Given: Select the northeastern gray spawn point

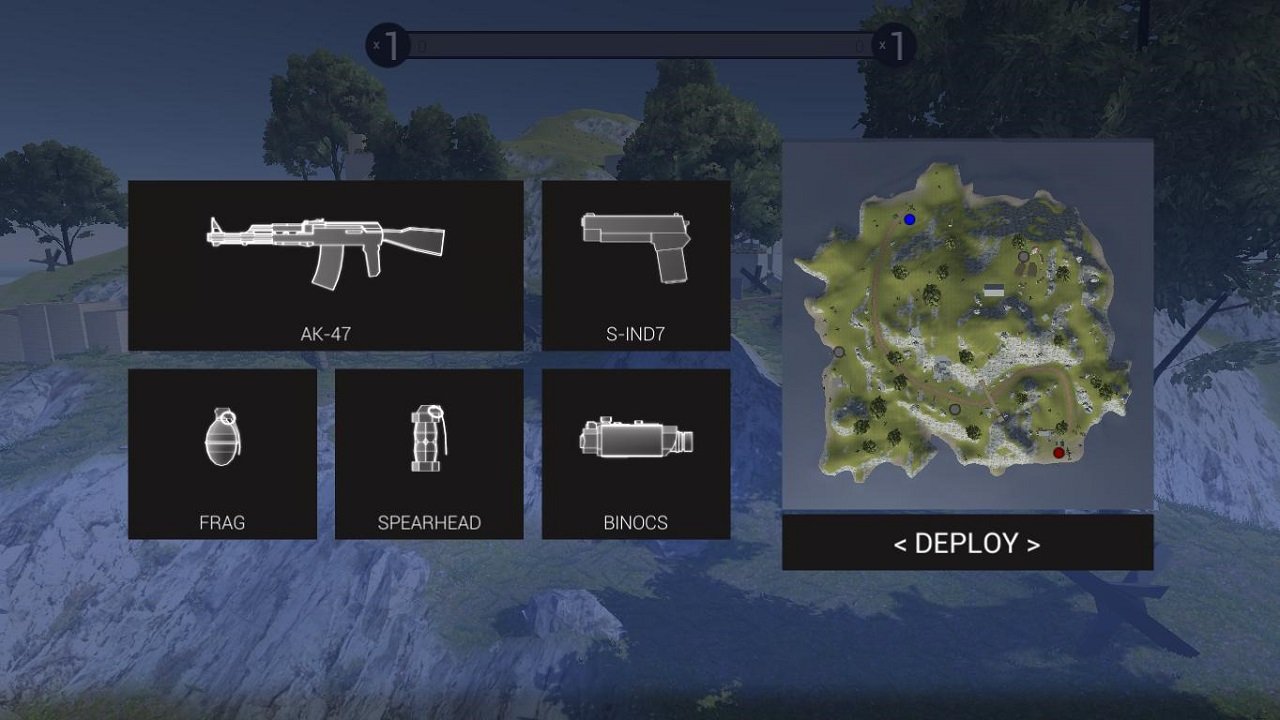Looking at the screenshot, I should [x=1022, y=256].
